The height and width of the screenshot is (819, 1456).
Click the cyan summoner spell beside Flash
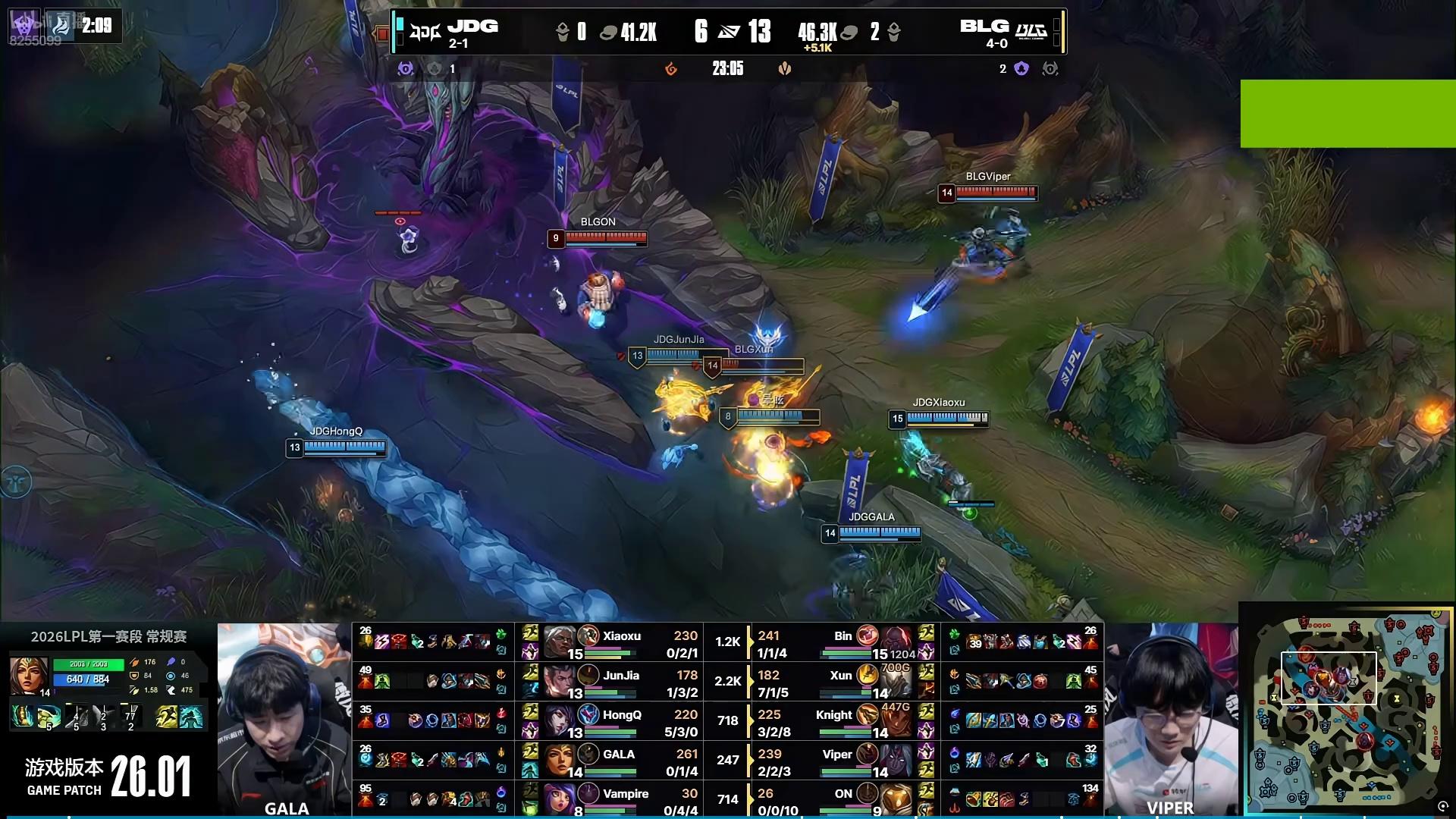(x=190, y=717)
